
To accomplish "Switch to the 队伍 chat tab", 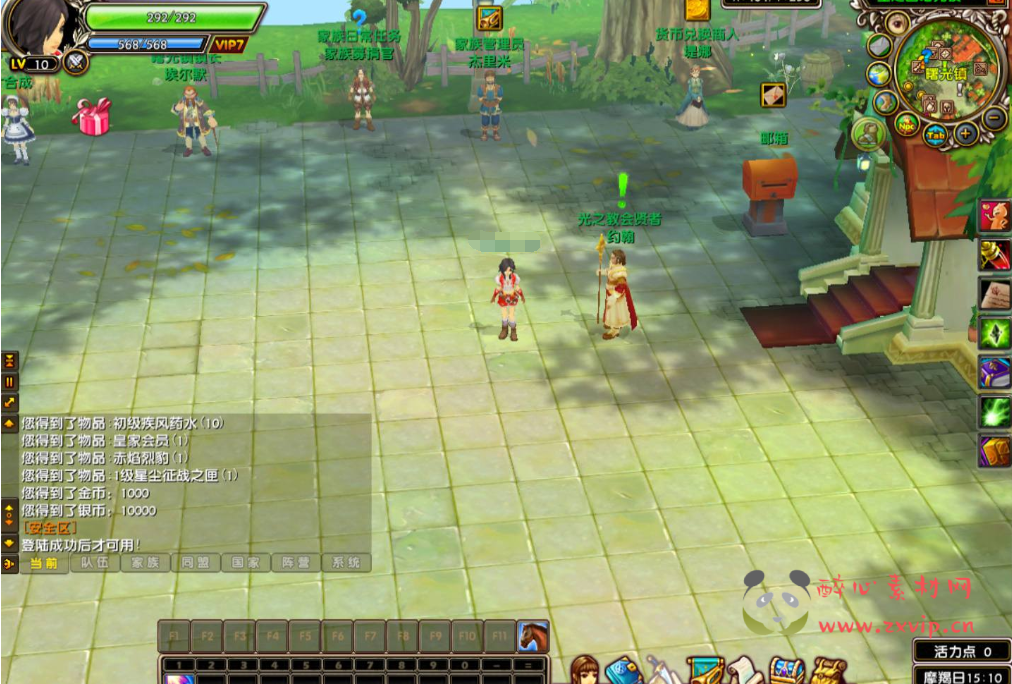I will point(95,563).
